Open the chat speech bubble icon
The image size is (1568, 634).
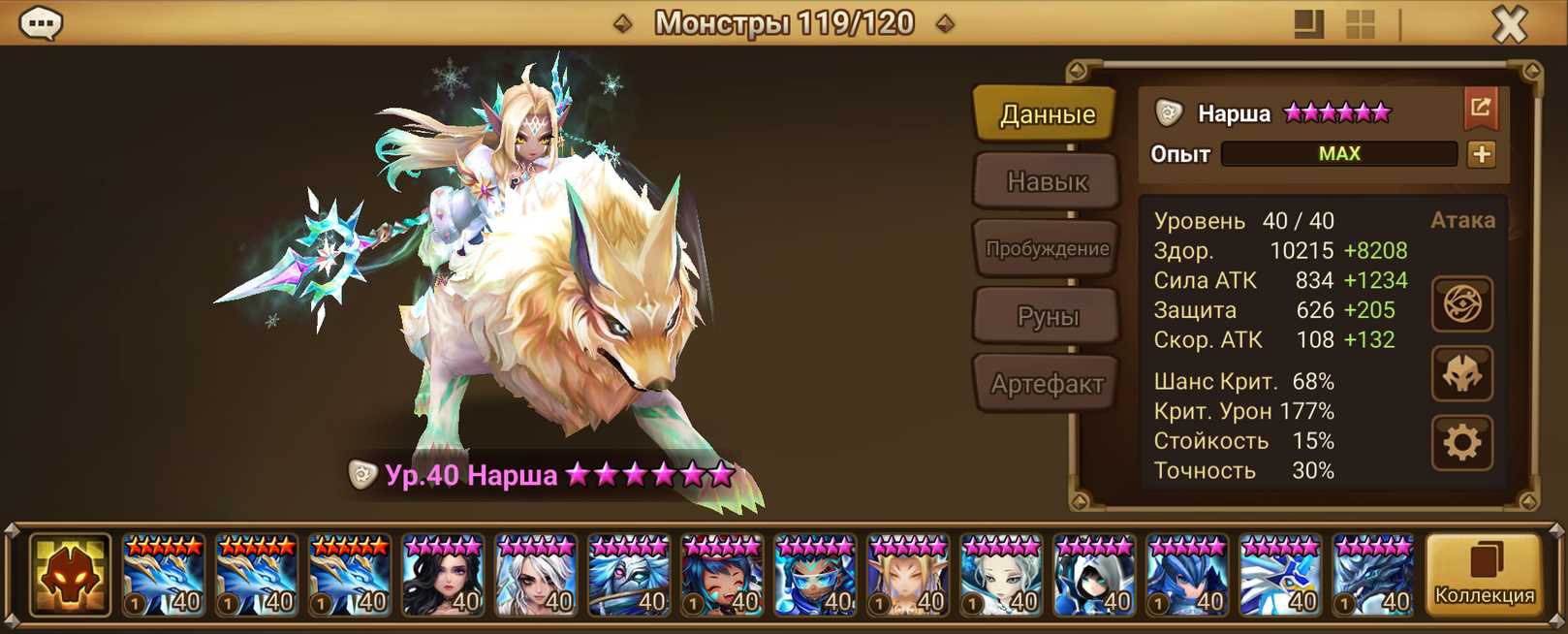[x=41, y=22]
